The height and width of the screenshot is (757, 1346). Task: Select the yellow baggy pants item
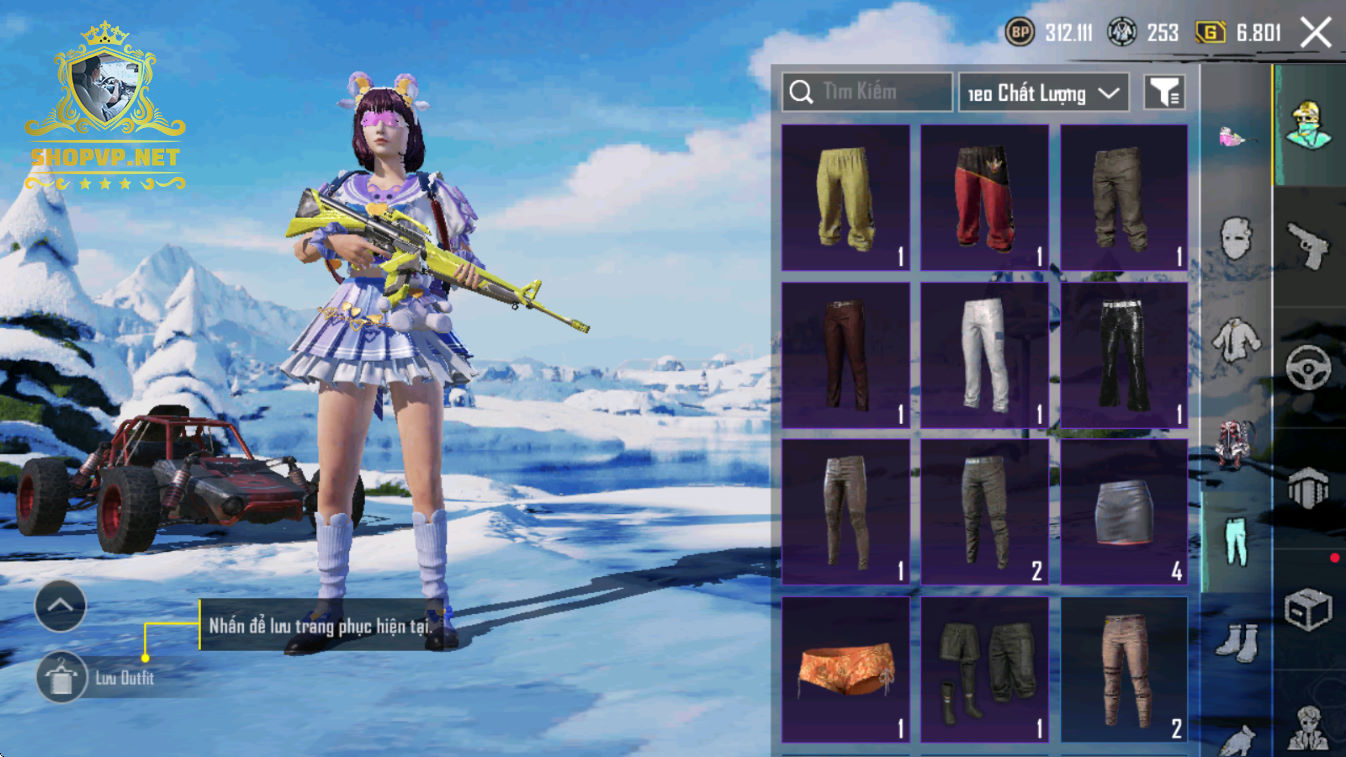[845, 197]
